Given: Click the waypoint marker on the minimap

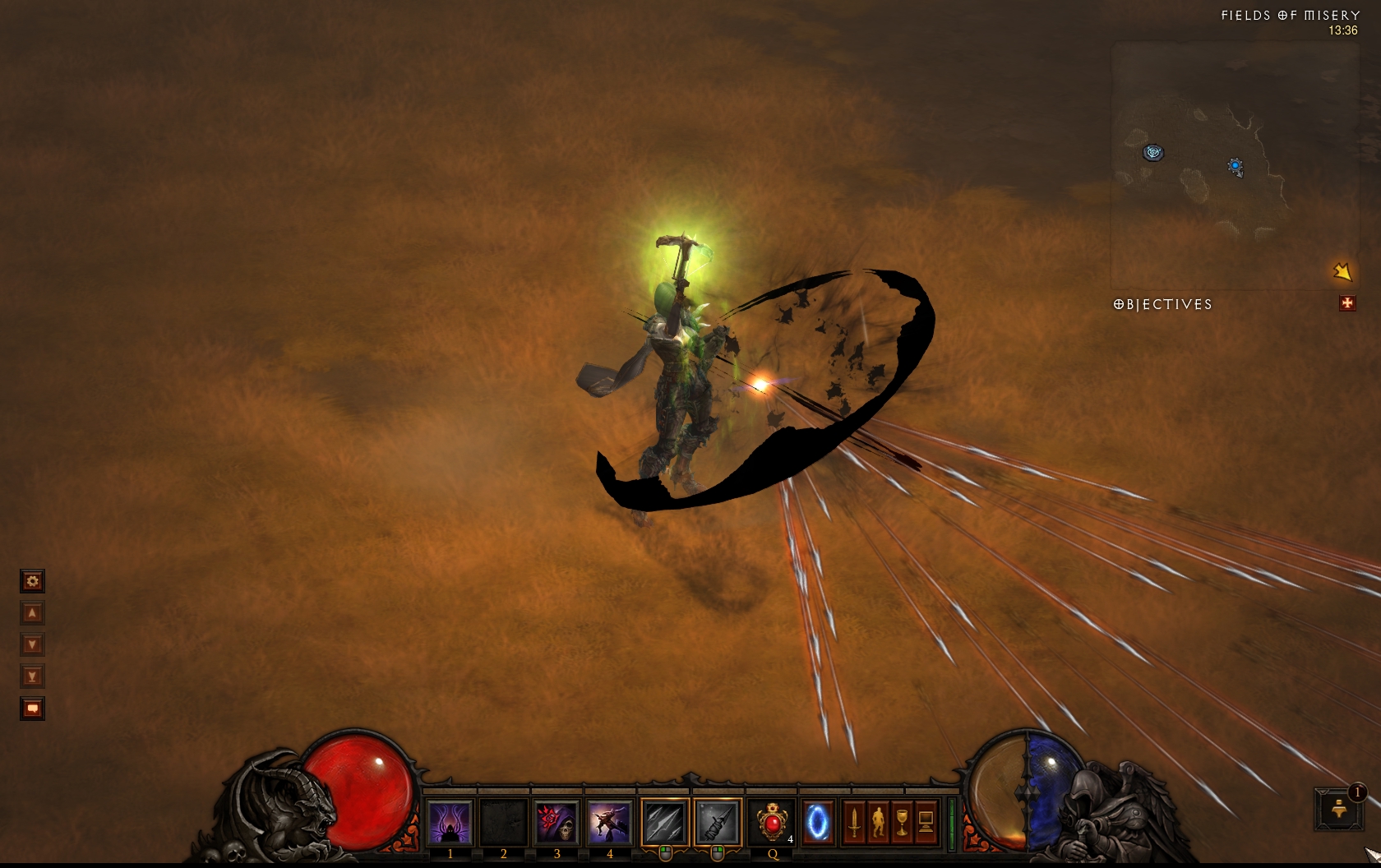Looking at the screenshot, I should coord(1154,153).
